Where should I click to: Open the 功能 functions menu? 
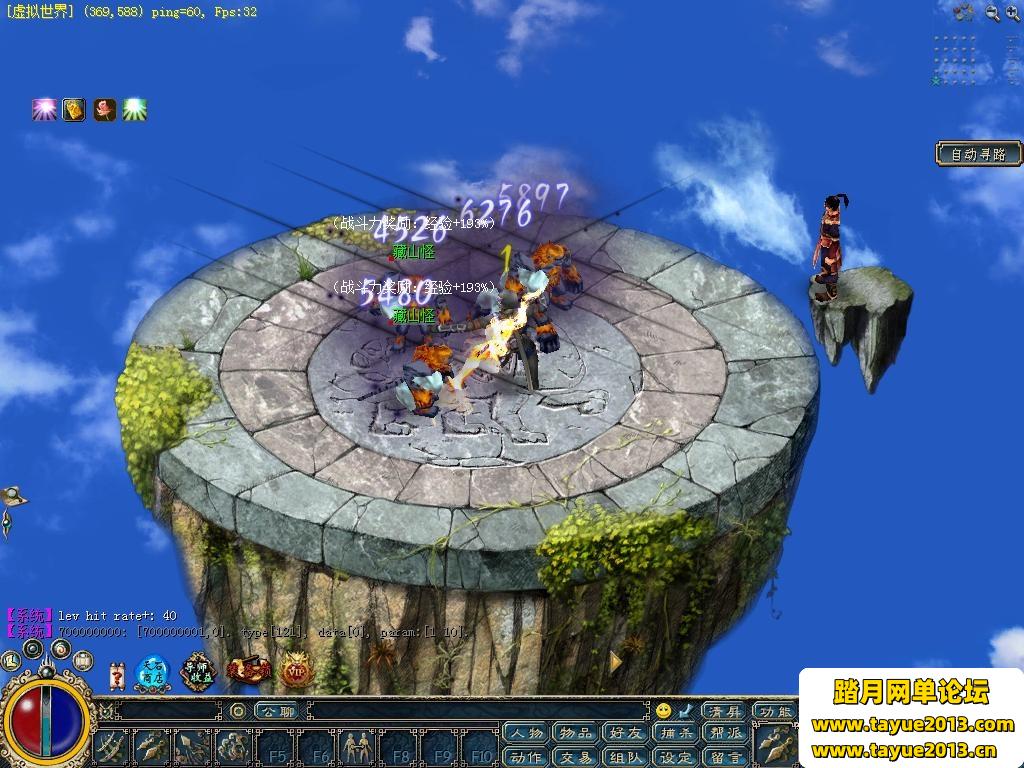[x=776, y=711]
